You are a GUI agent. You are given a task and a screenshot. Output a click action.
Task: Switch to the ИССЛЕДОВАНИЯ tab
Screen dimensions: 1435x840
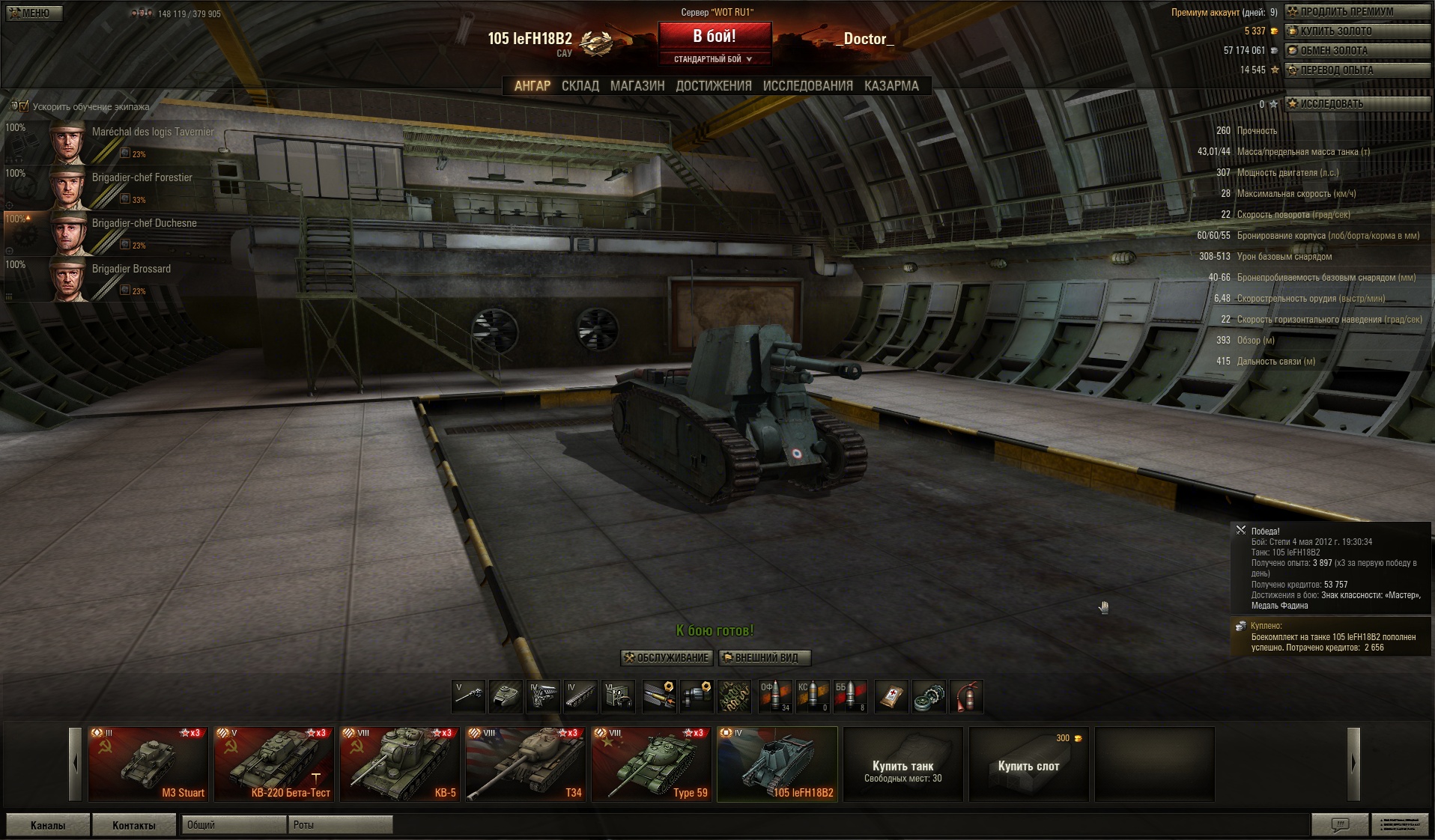click(807, 86)
